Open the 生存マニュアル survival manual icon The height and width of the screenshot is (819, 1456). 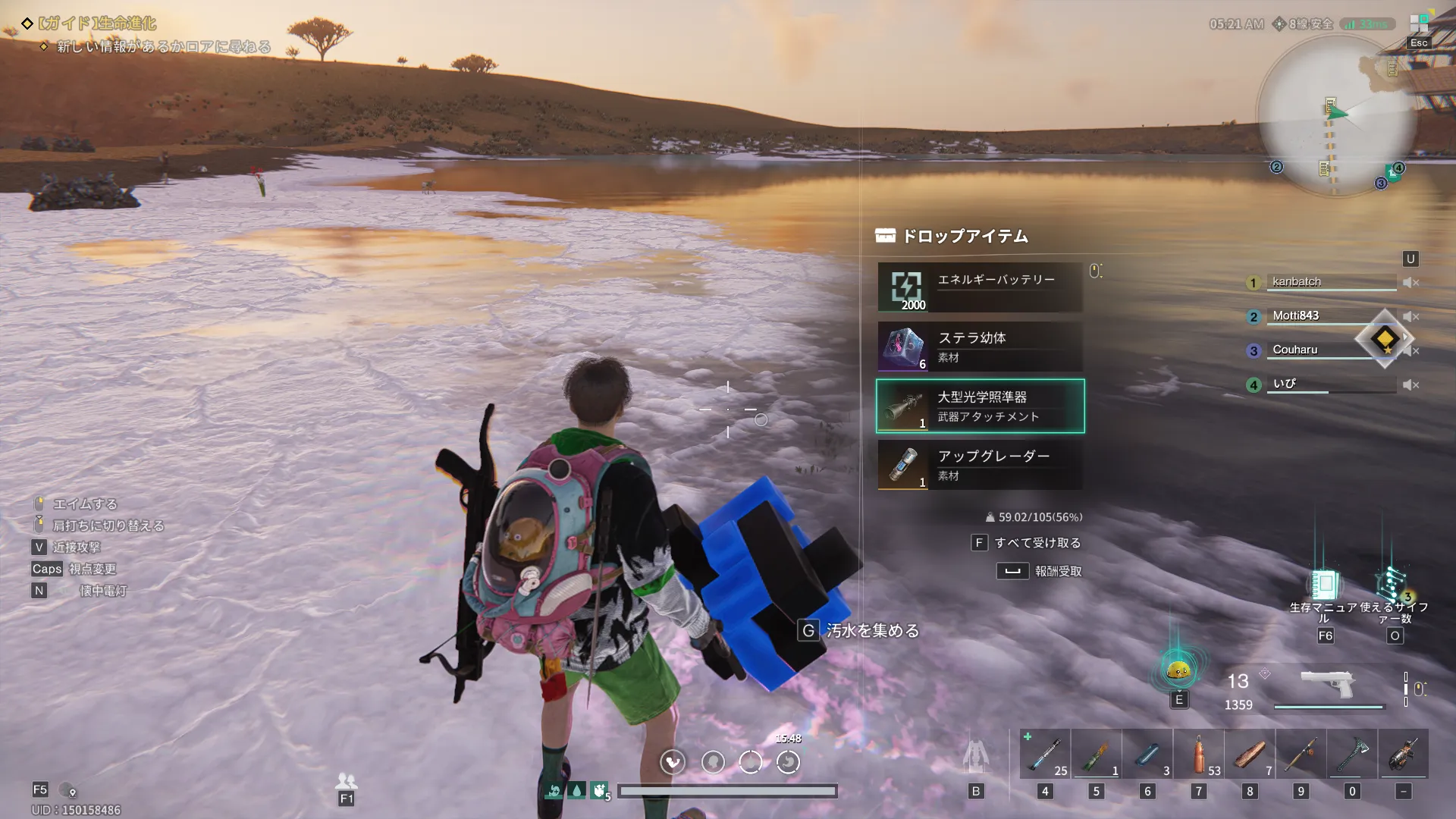tap(1324, 585)
